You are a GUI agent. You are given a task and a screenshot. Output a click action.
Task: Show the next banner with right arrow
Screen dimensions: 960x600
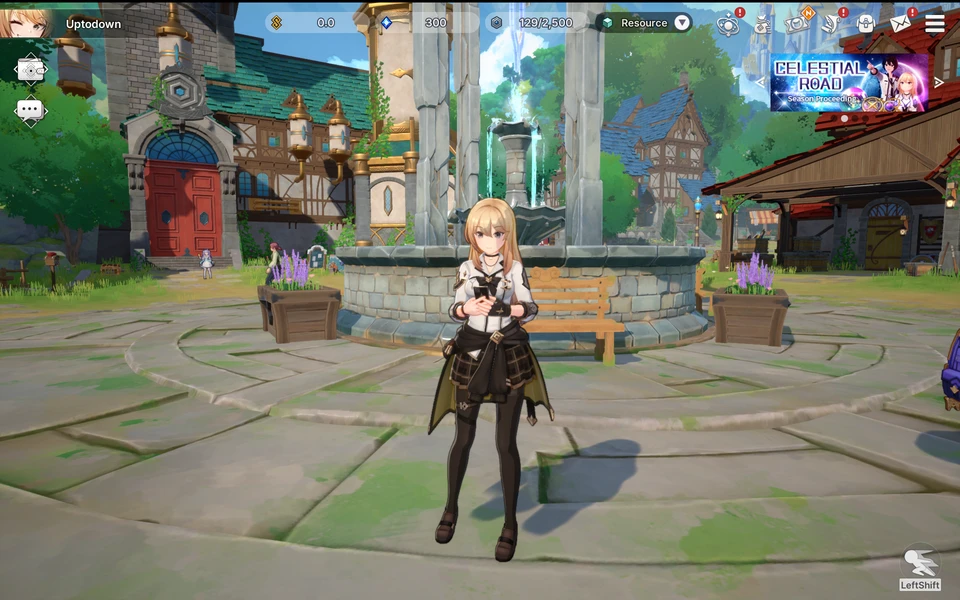[x=938, y=82]
